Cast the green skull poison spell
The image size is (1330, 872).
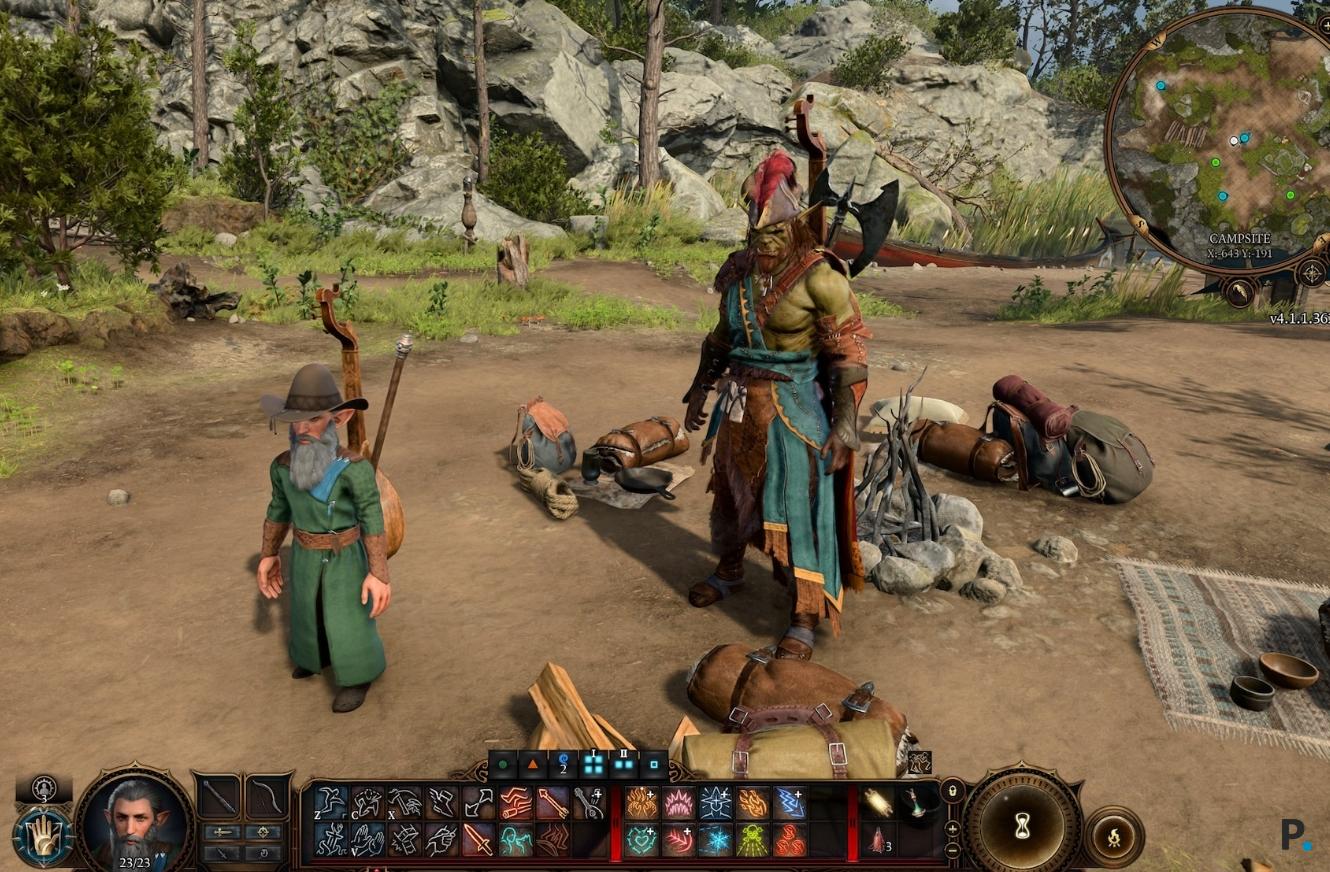(752, 839)
